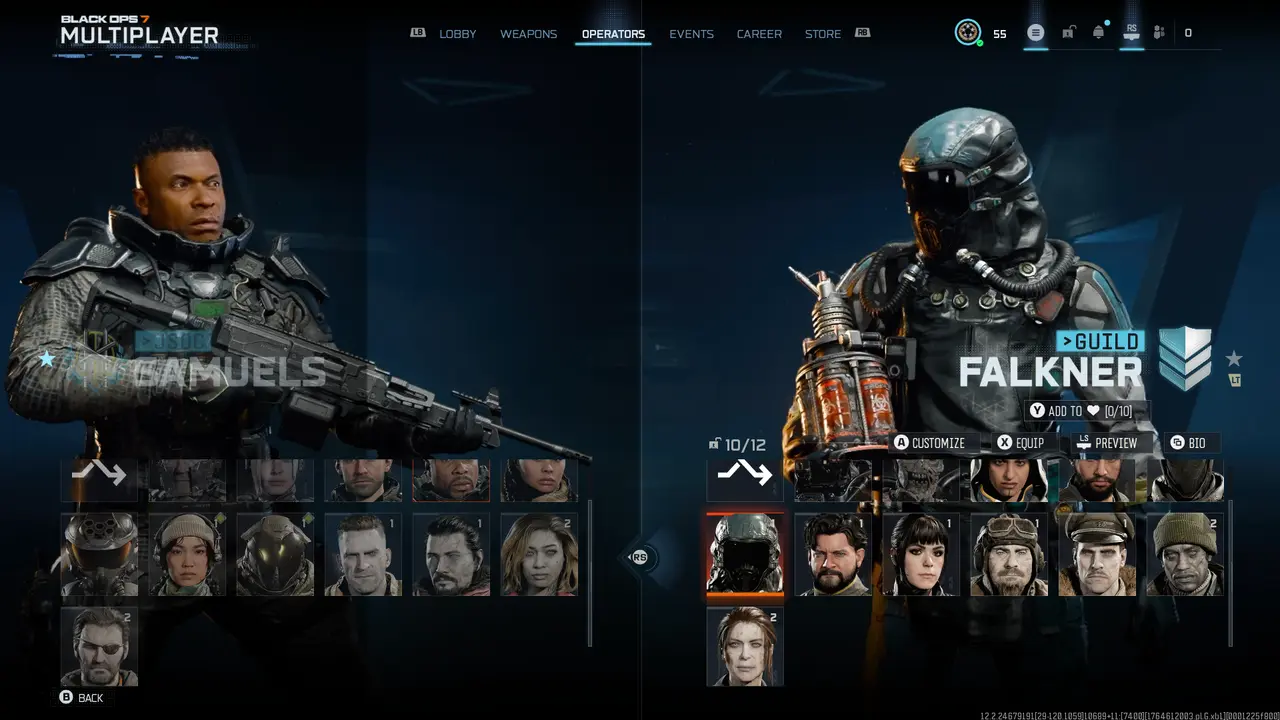This screenshot has height=720, width=1280.
Task: Open the notifications bell icon
Action: (x=1098, y=32)
